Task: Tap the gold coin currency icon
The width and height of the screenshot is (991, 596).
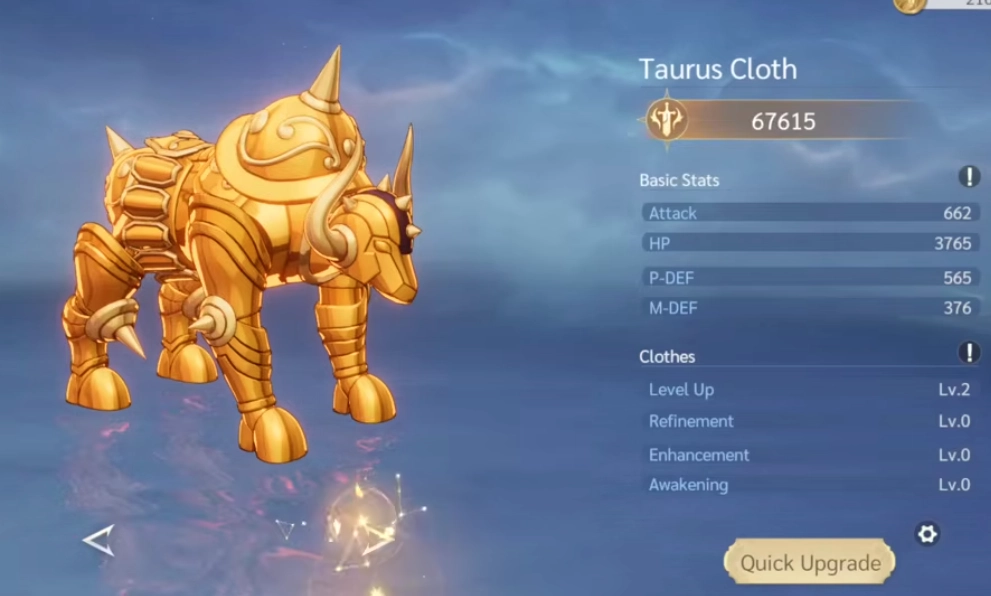Action: (910, 5)
